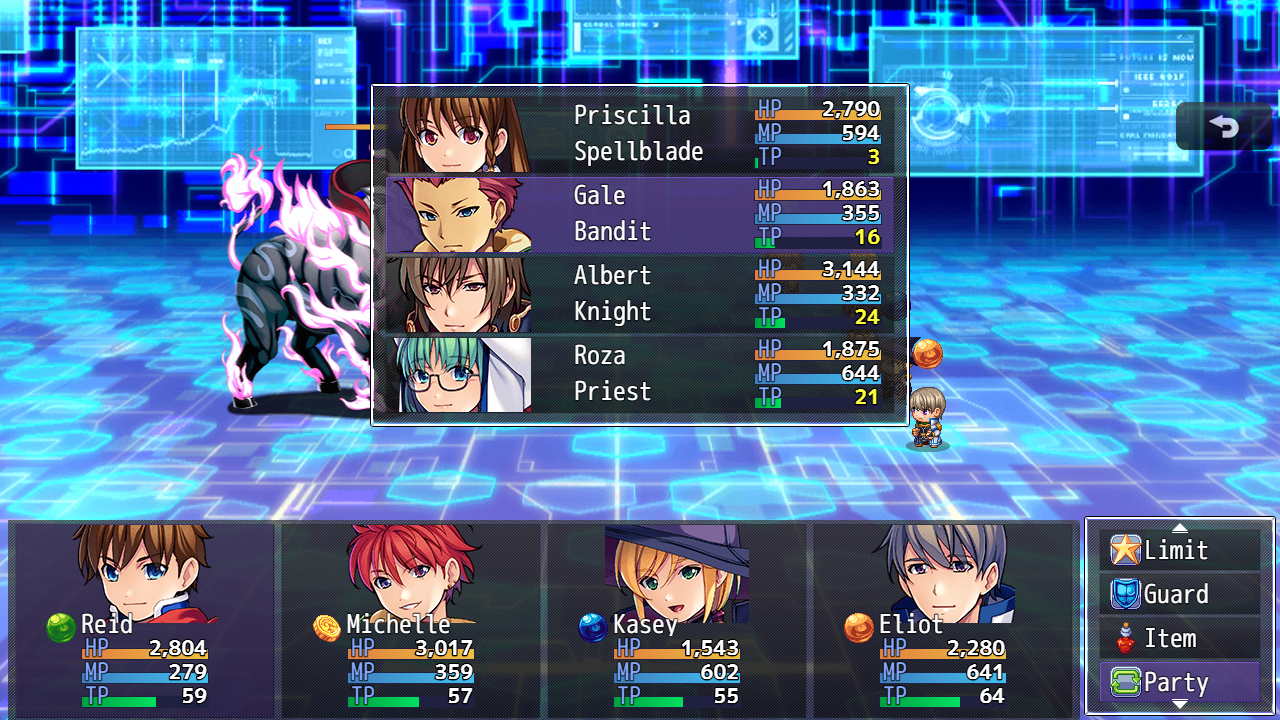
Task: Select the Guard command
Action: click(1180, 594)
